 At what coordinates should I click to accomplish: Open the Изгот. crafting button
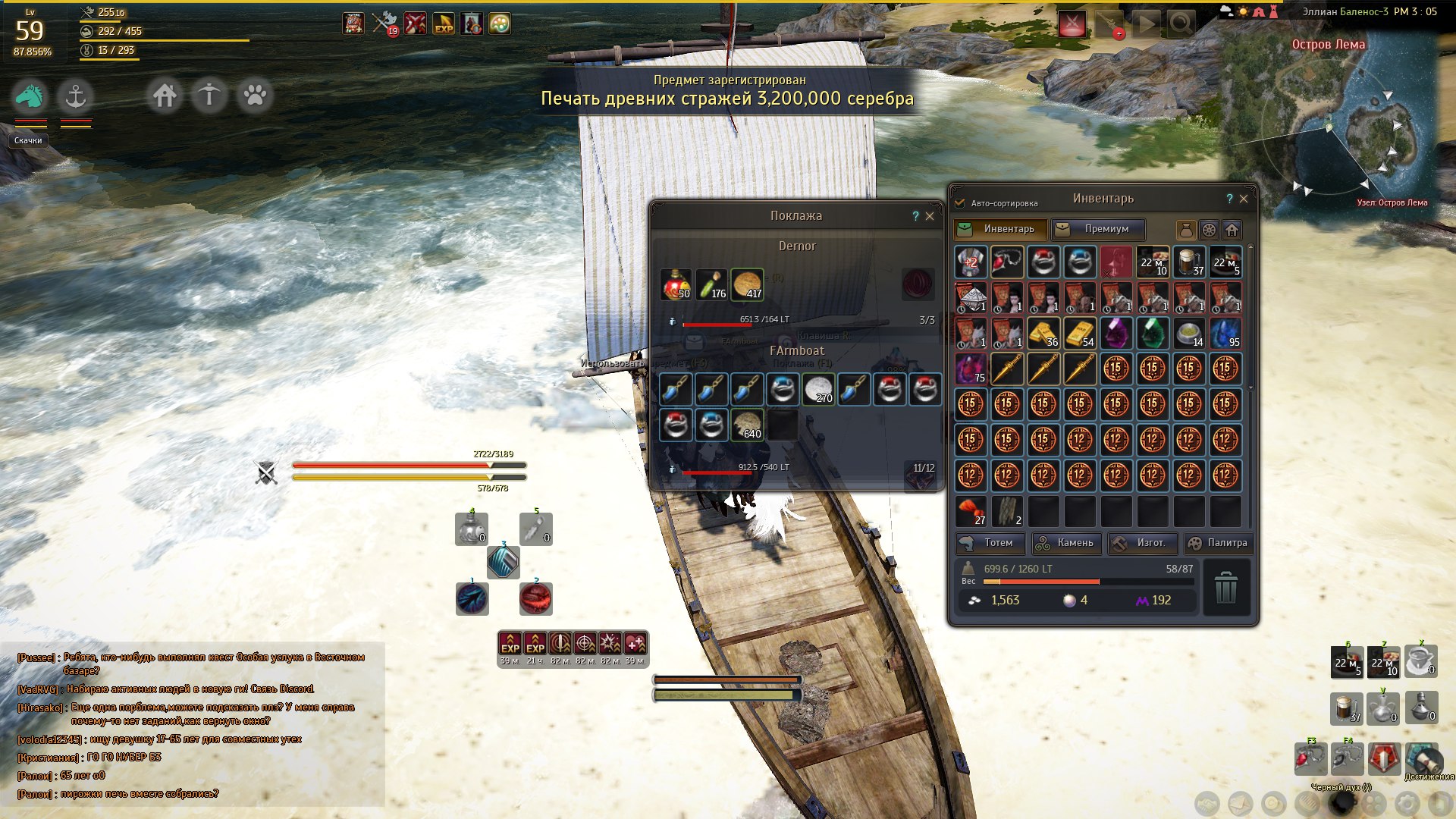[1142, 543]
